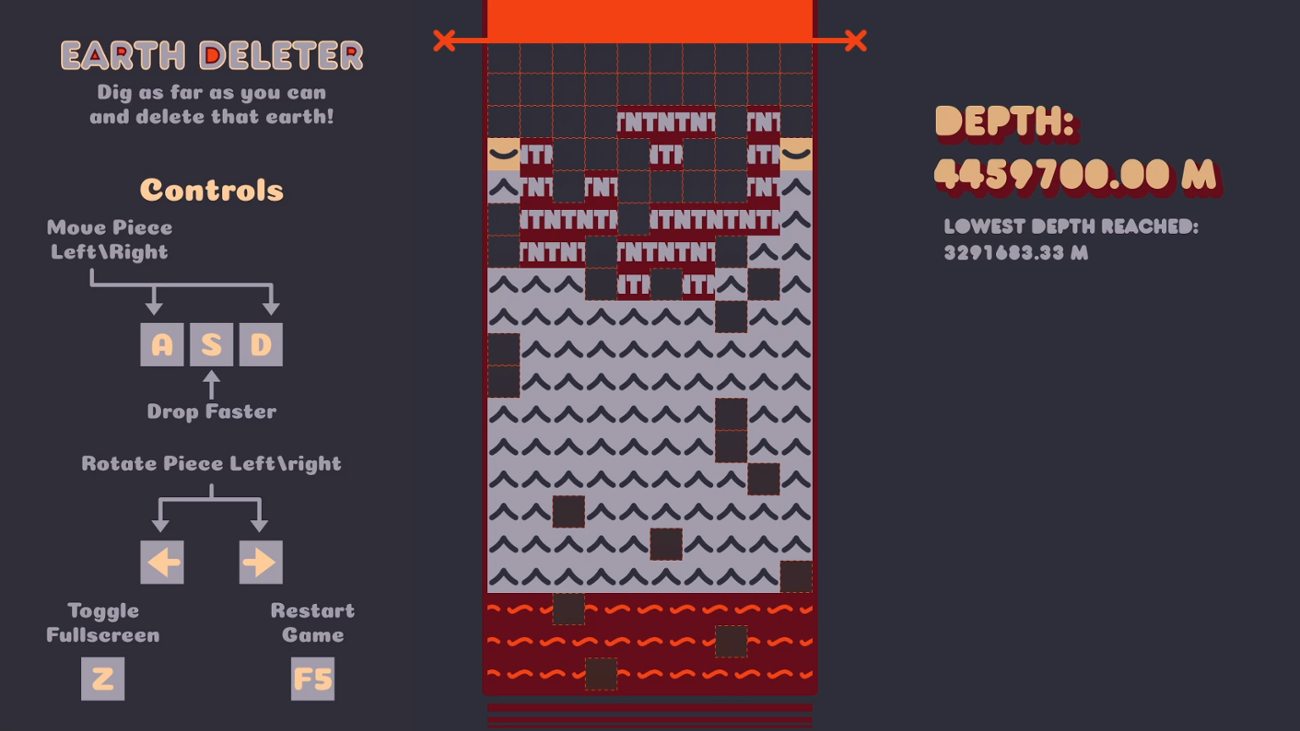Click the Drop Faster label
The height and width of the screenshot is (731, 1300).
(210, 409)
